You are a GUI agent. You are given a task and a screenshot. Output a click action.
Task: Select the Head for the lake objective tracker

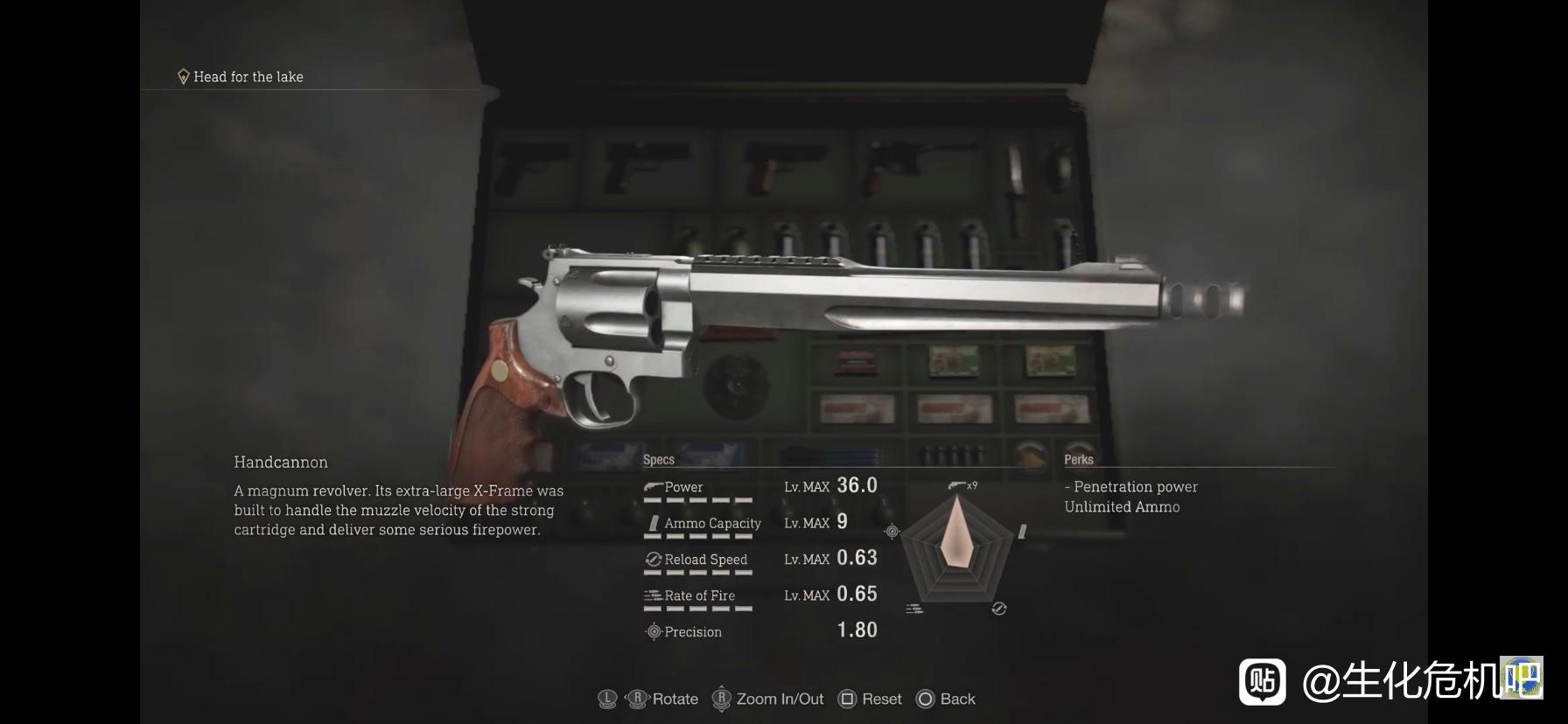241,77
